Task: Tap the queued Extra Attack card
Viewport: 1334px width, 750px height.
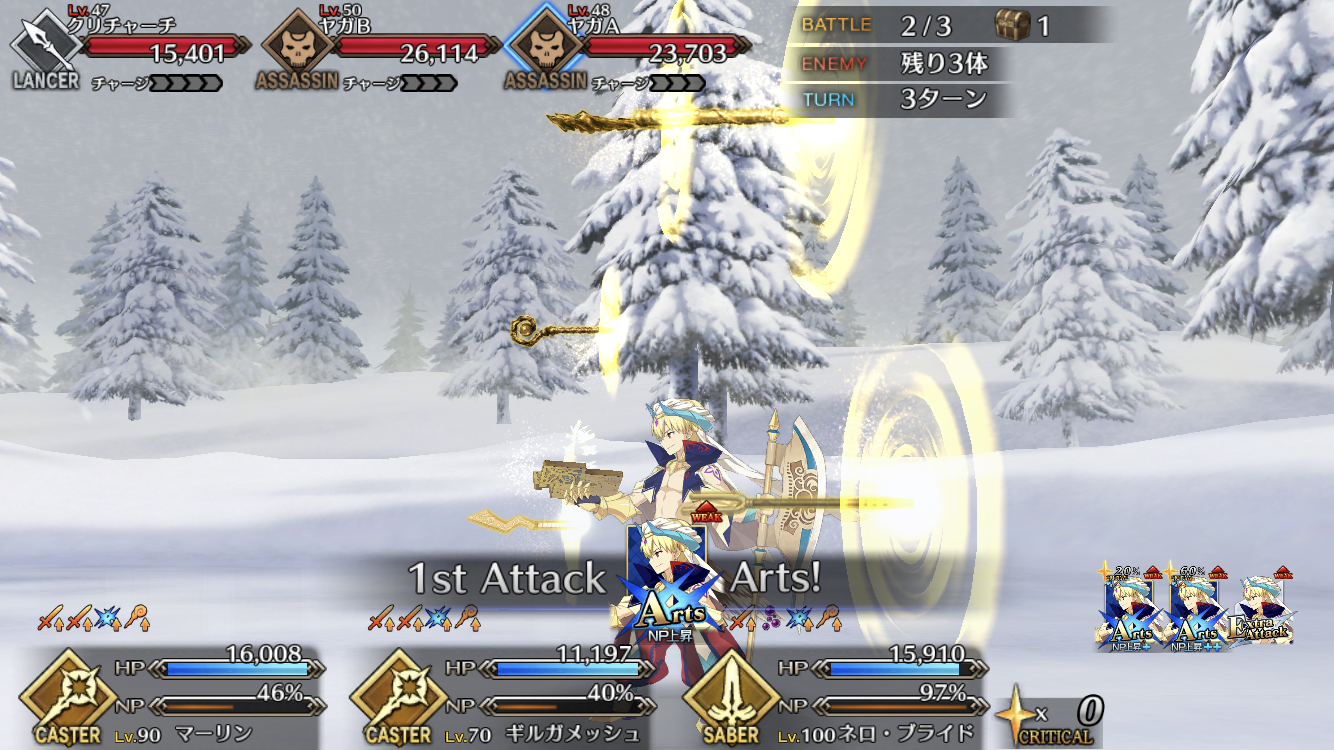Action: 1265,612
